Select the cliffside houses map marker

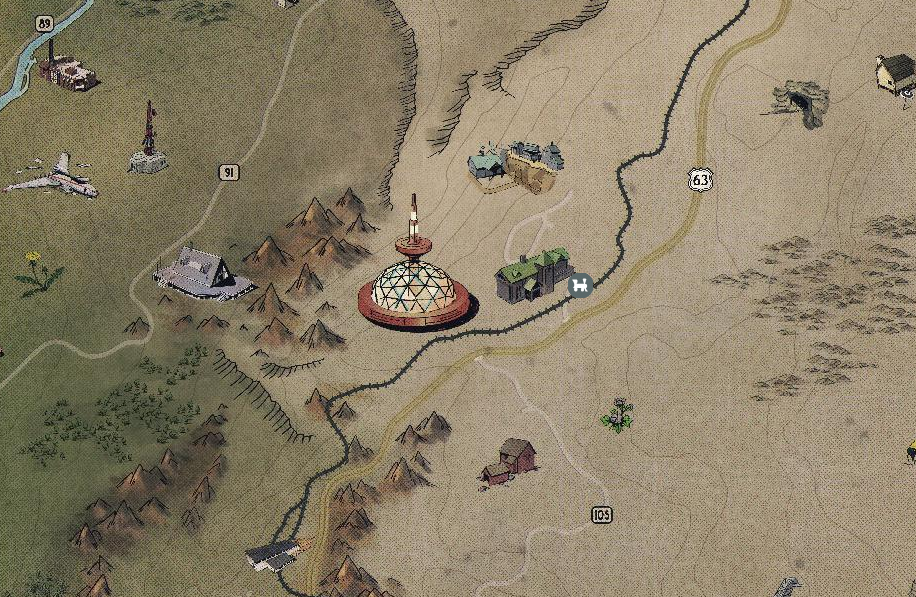point(518,165)
